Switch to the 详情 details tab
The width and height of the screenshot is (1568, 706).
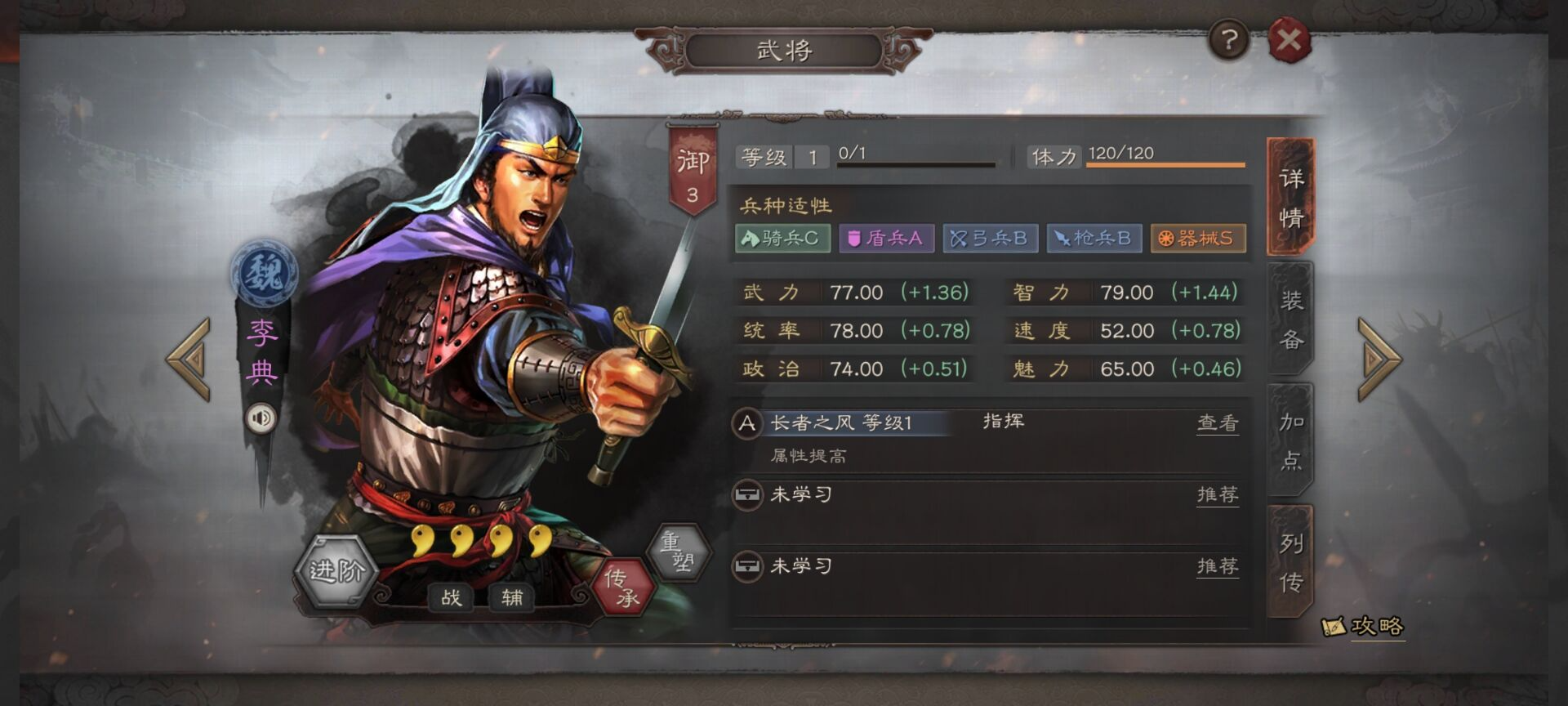(x=1290, y=198)
